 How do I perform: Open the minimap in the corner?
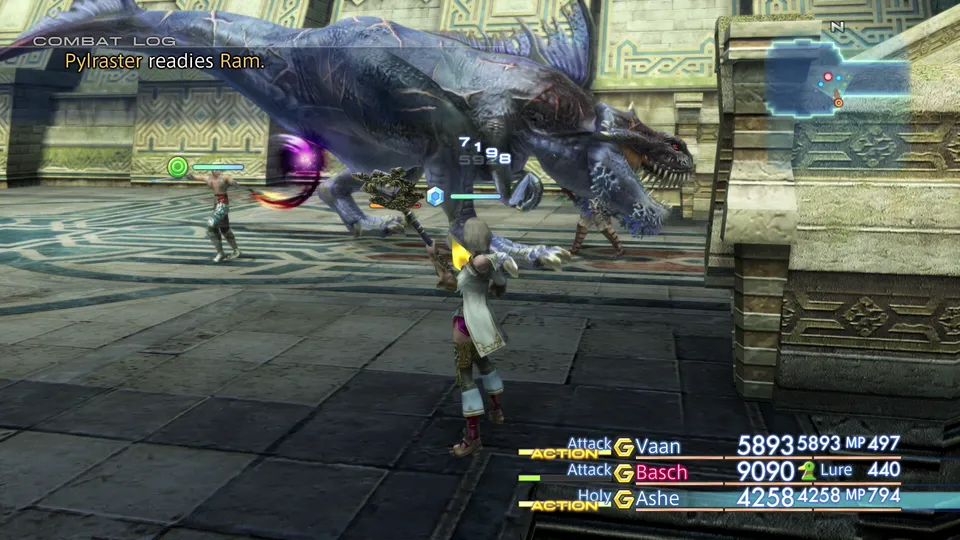point(838,78)
